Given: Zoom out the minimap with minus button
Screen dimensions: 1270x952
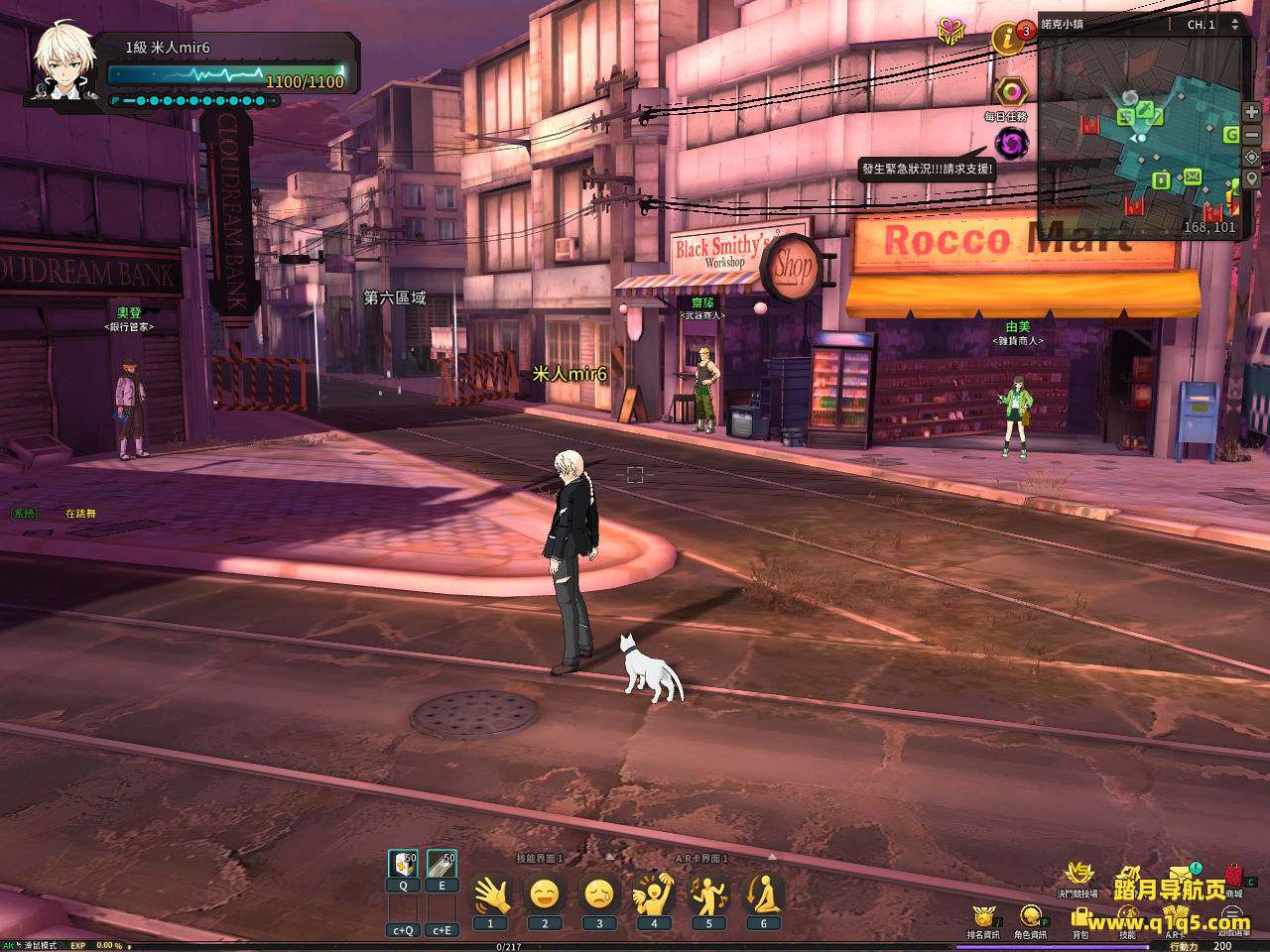Looking at the screenshot, I should click(x=1252, y=135).
